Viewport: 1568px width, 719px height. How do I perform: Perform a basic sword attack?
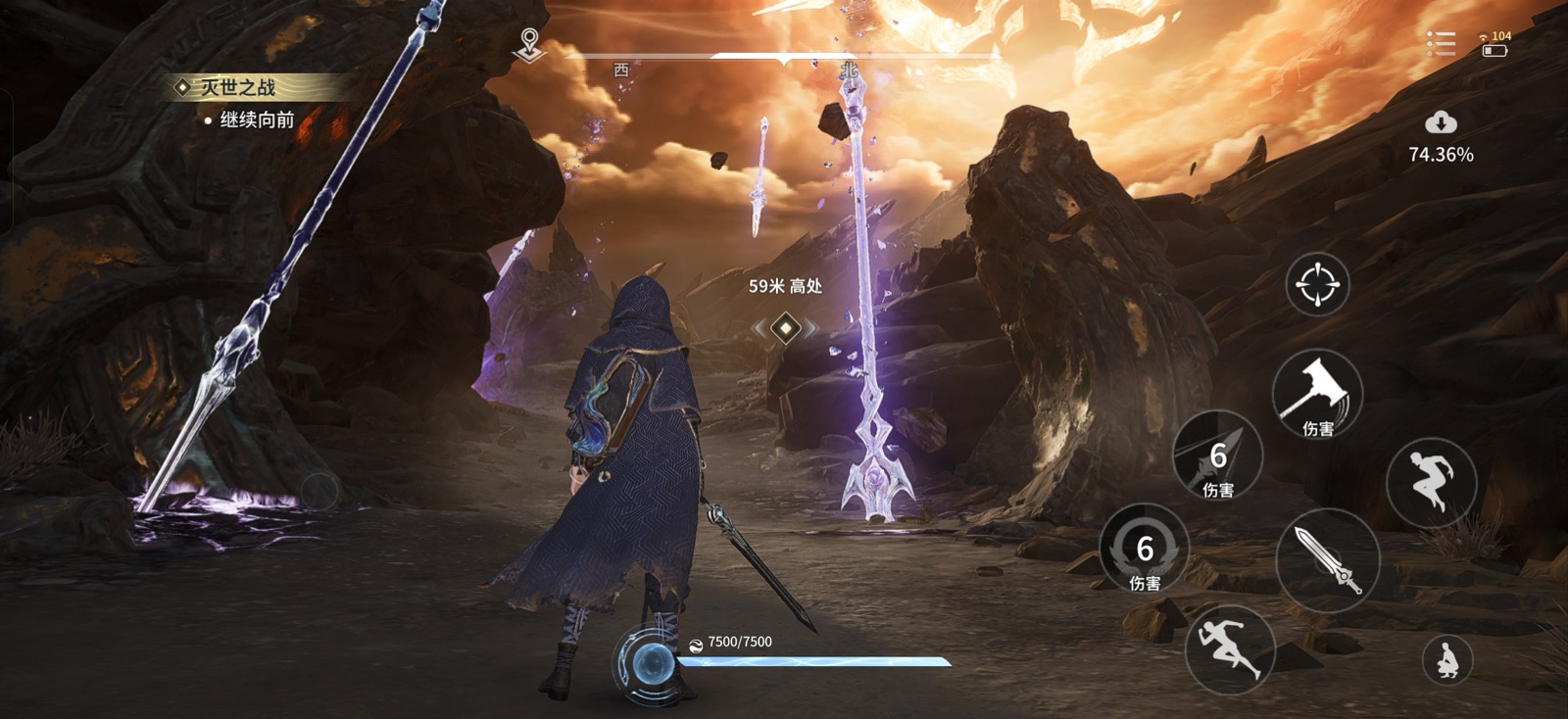pyautogui.click(x=1328, y=560)
